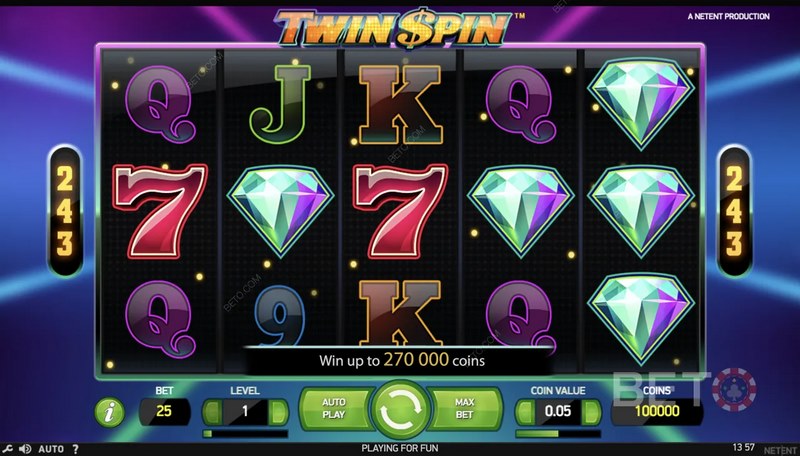The width and height of the screenshot is (800, 456).
Task: Open the paytable info button
Action: (109, 411)
